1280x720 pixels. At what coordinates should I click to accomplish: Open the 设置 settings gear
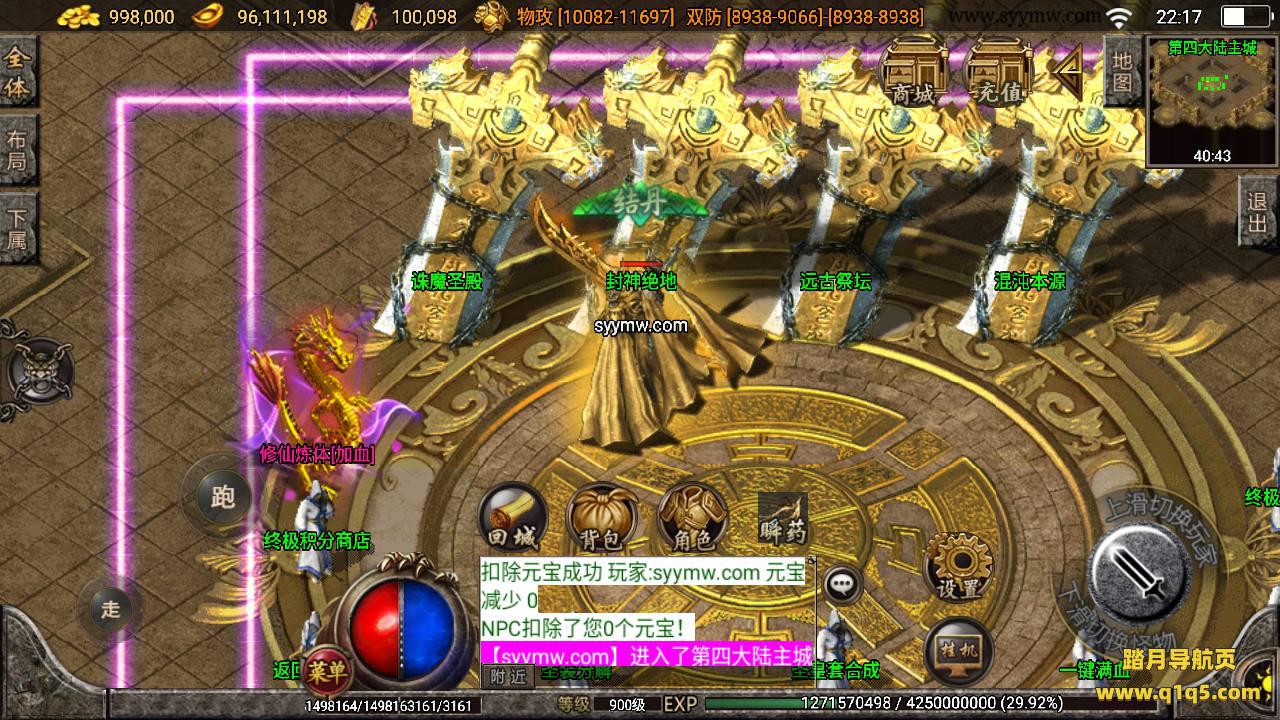[x=959, y=566]
